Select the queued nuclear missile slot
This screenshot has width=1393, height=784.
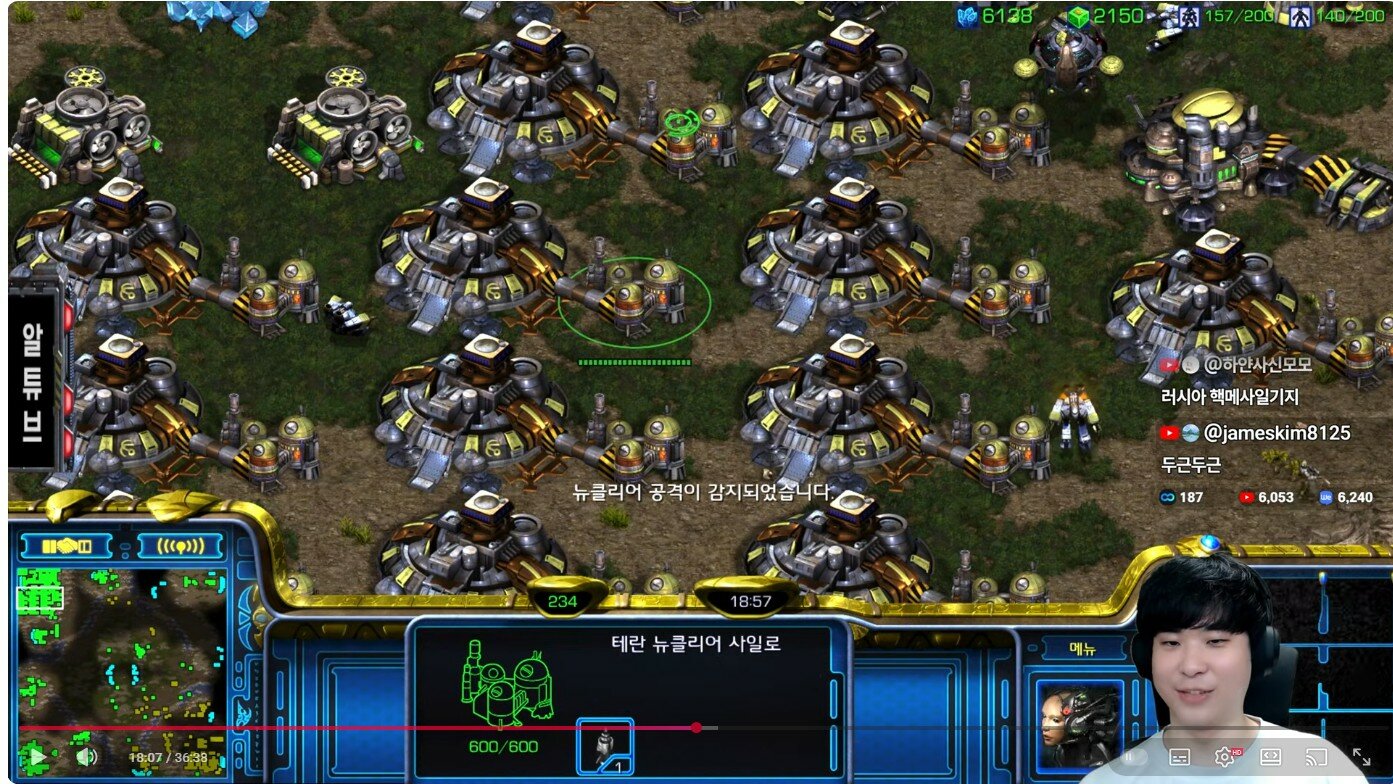pyautogui.click(x=605, y=746)
